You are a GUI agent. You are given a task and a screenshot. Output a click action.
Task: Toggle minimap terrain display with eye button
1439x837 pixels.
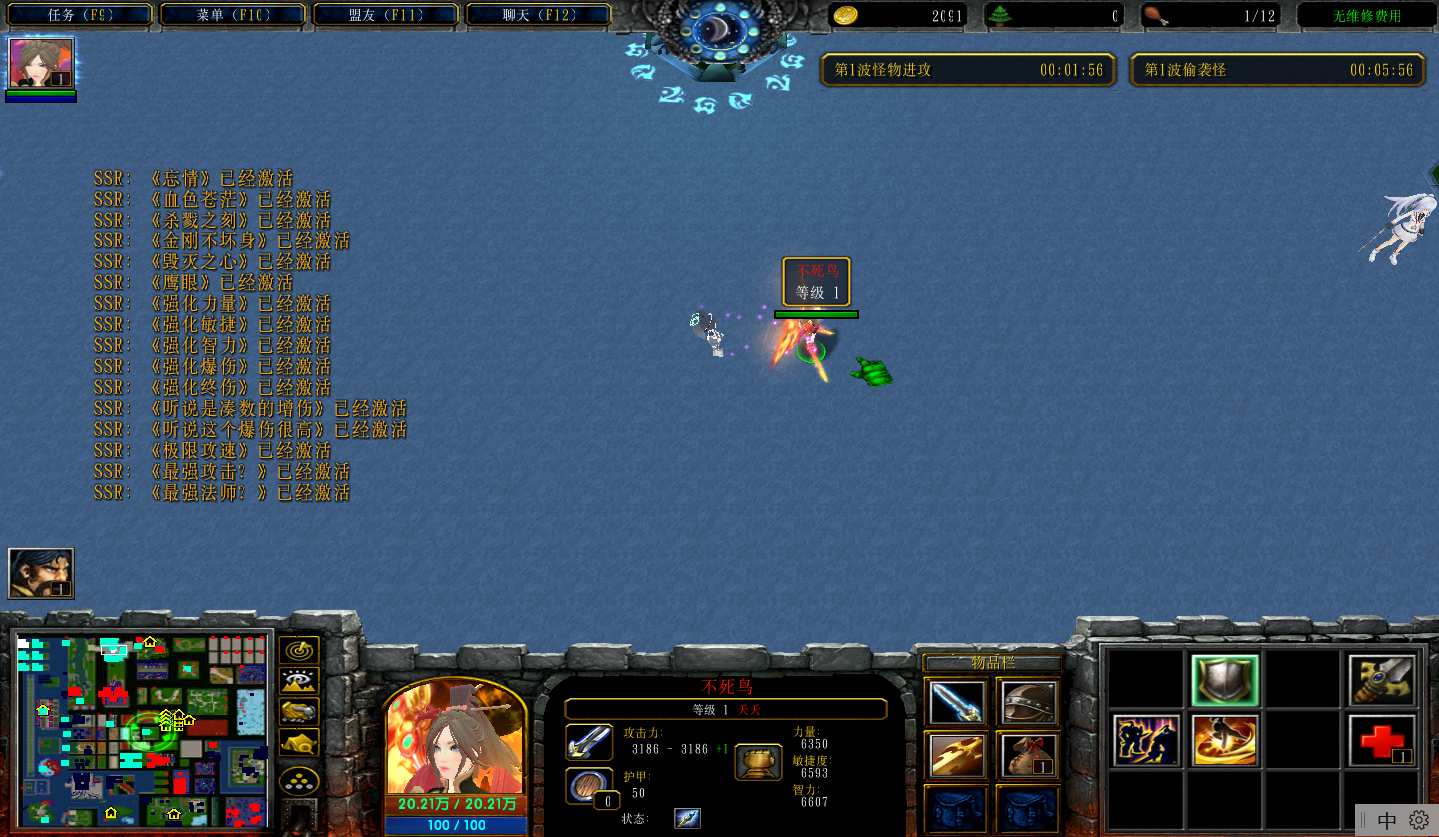[x=299, y=681]
